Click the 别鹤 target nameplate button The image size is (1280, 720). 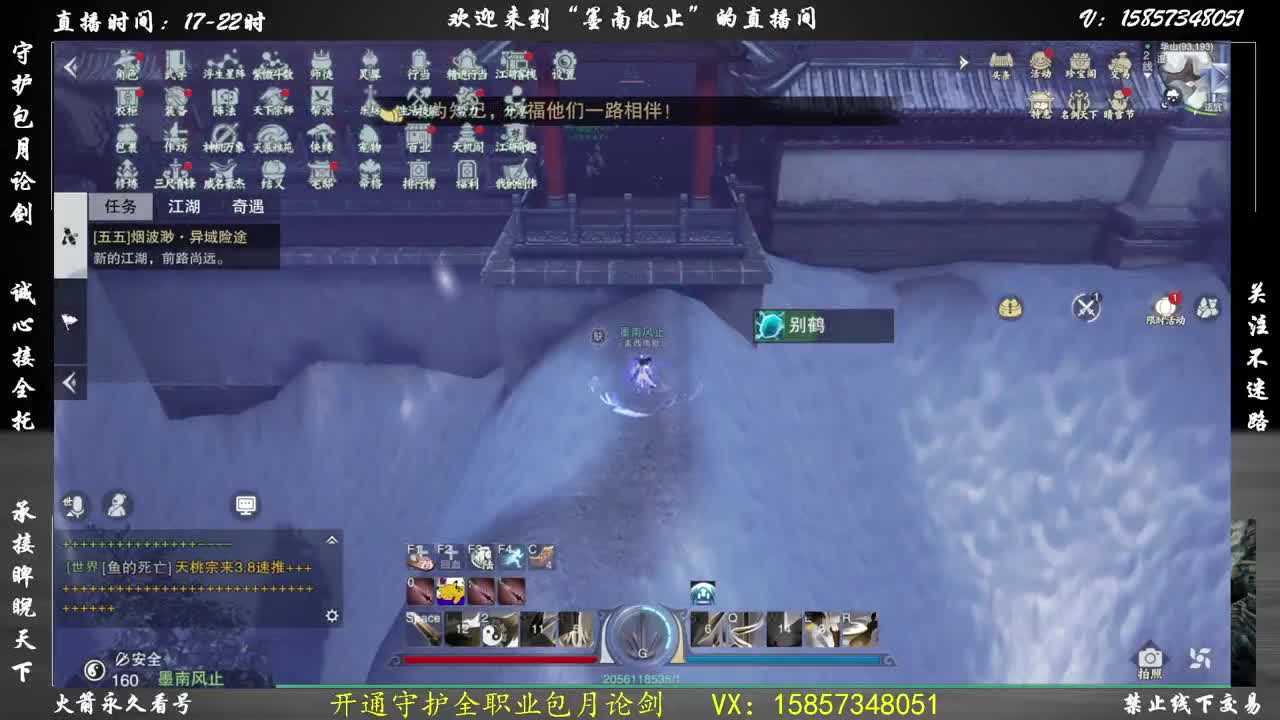(x=822, y=326)
